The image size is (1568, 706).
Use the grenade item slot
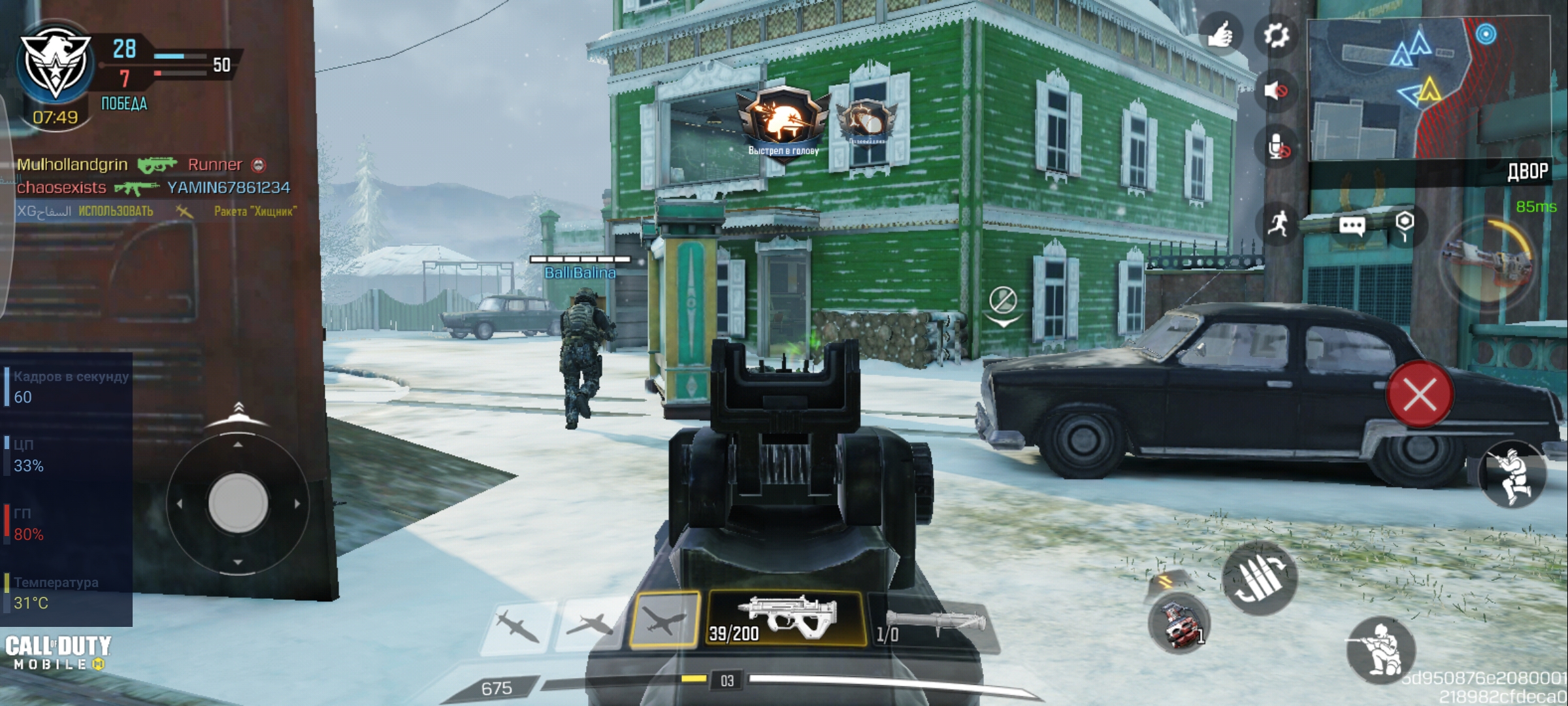pyautogui.click(x=1180, y=623)
